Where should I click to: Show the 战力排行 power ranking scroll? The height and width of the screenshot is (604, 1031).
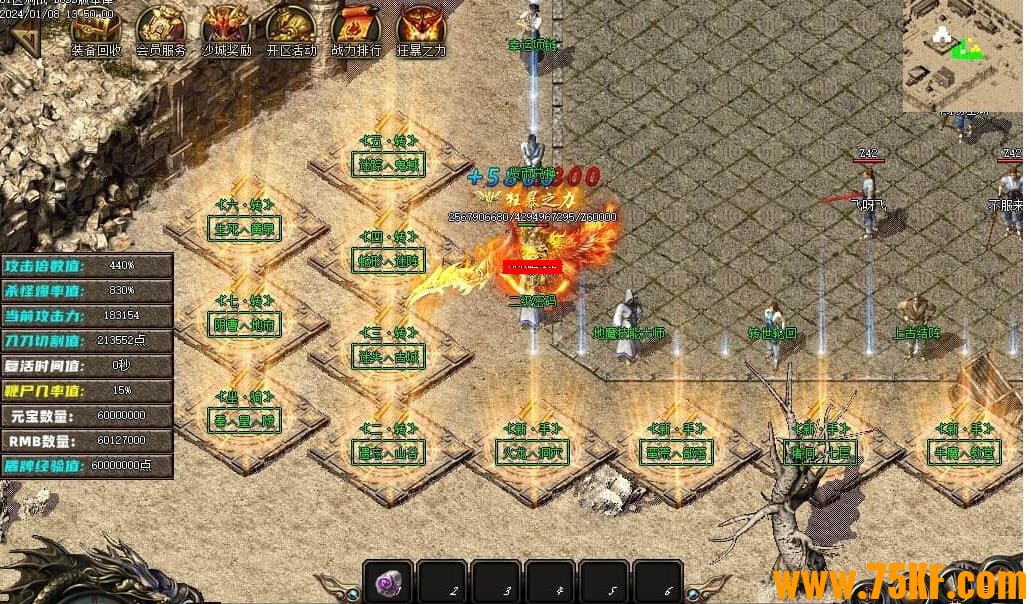[356, 29]
